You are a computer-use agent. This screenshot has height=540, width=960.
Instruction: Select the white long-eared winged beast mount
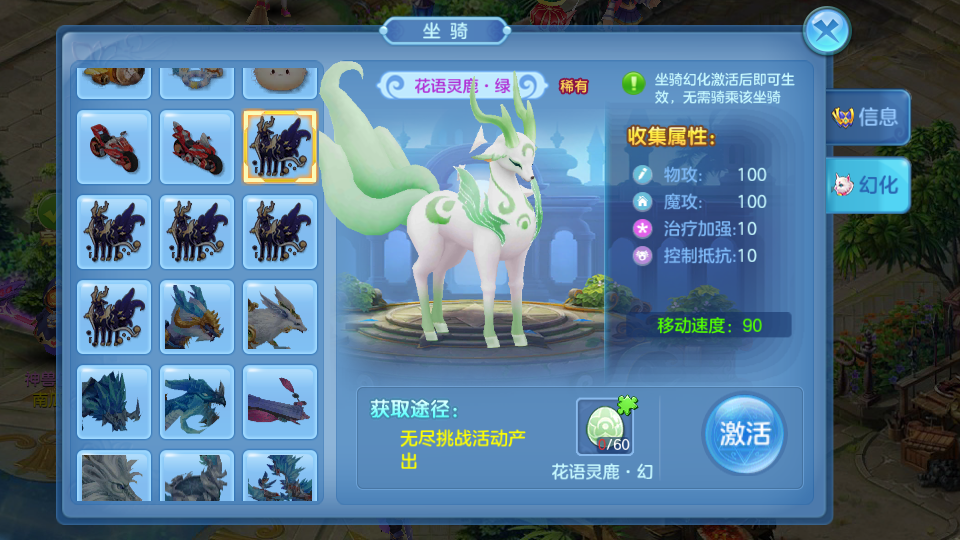(x=280, y=316)
